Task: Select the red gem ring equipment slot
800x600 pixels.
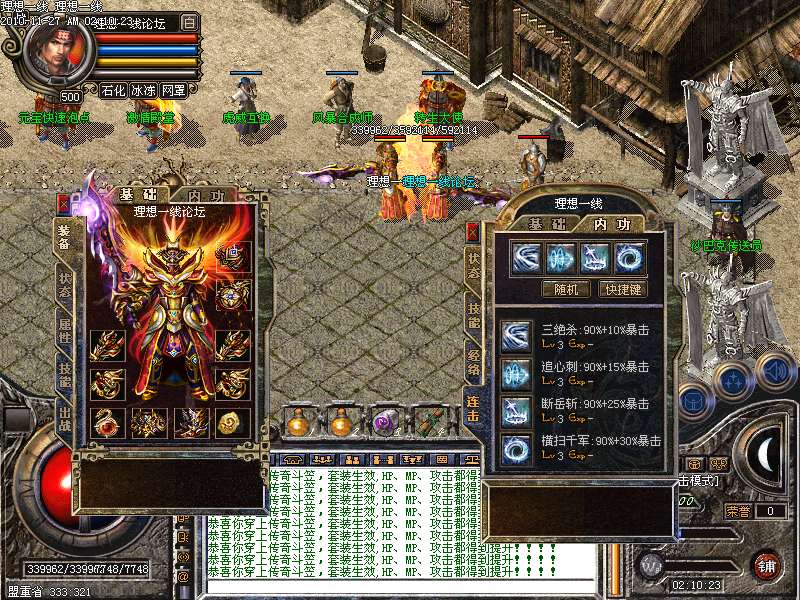Action: [103, 422]
